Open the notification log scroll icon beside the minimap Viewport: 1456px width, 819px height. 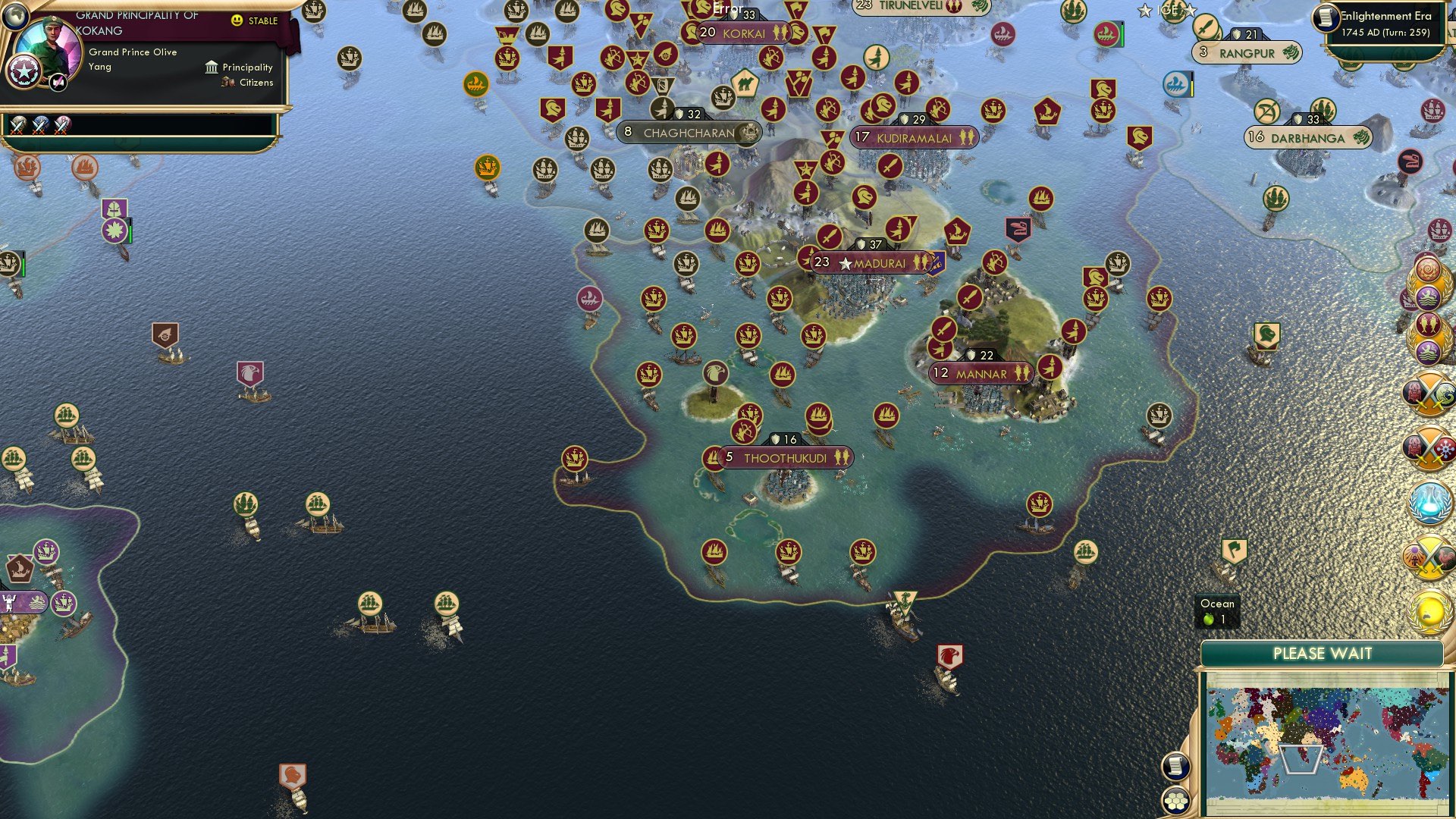[1176, 767]
